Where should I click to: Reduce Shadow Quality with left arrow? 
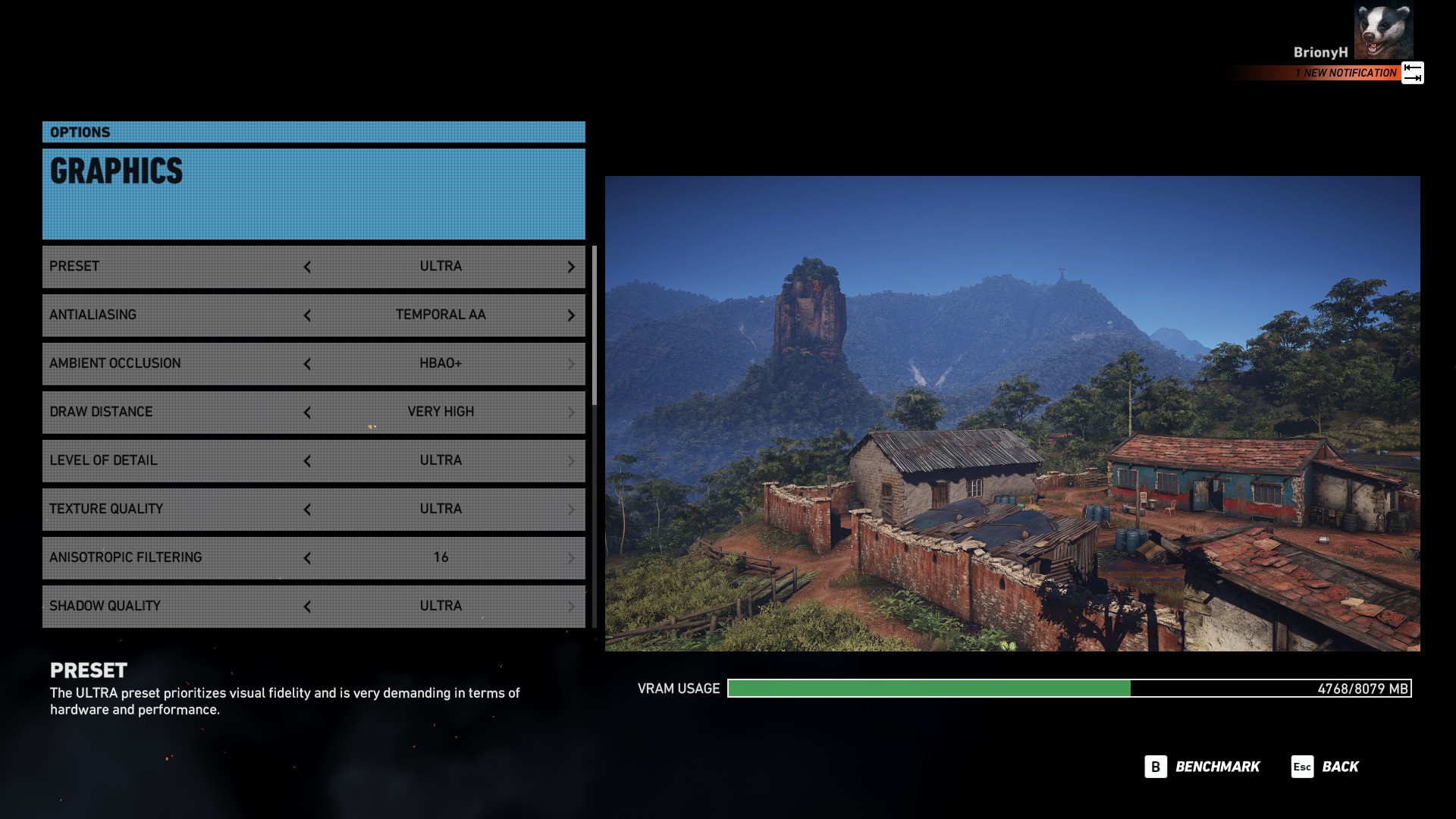click(x=307, y=607)
